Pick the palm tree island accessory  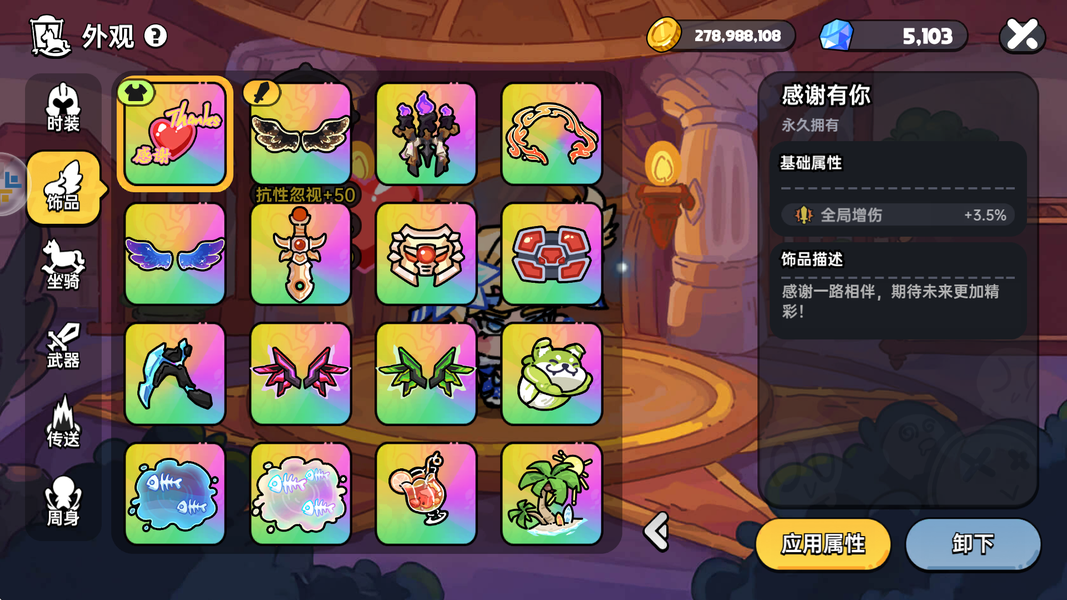coord(551,494)
